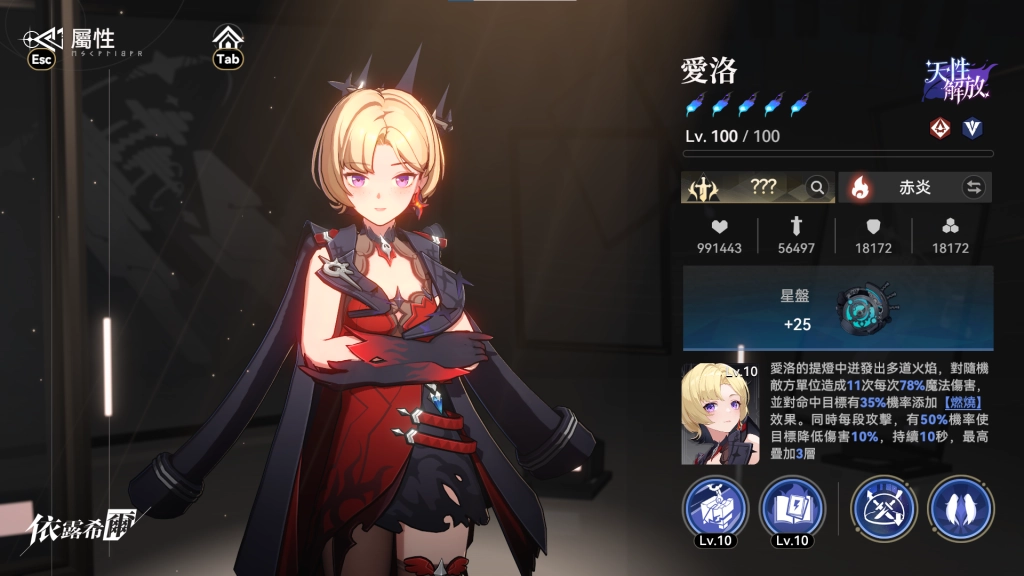Open the home screen icon

coord(229,39)
